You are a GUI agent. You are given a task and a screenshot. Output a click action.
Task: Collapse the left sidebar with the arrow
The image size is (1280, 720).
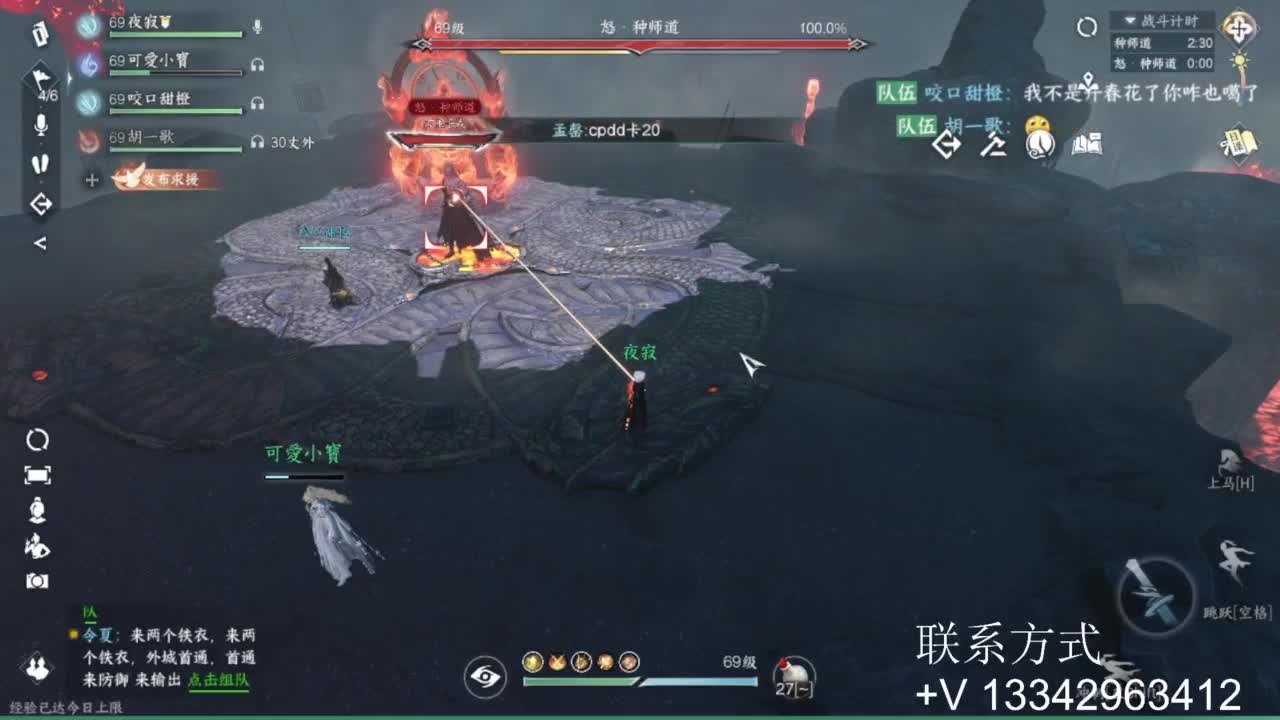click(x=41, y=242)
